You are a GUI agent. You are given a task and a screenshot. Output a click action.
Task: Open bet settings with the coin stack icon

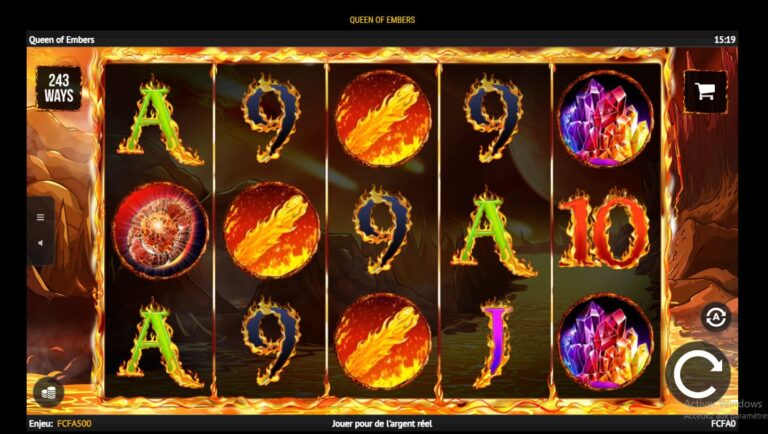click(46, 390)
